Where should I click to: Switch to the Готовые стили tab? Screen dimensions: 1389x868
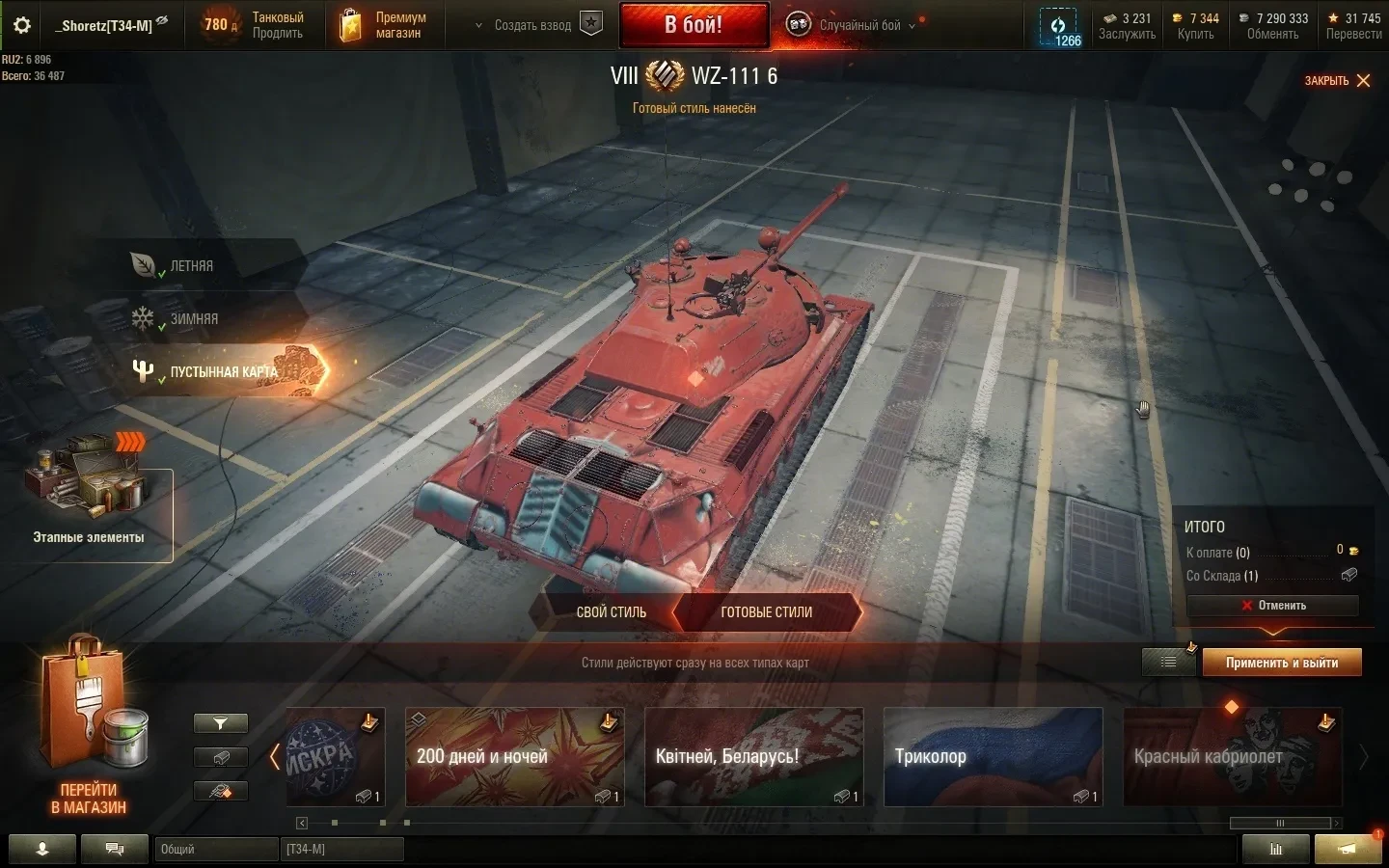[x=766, y=612]
